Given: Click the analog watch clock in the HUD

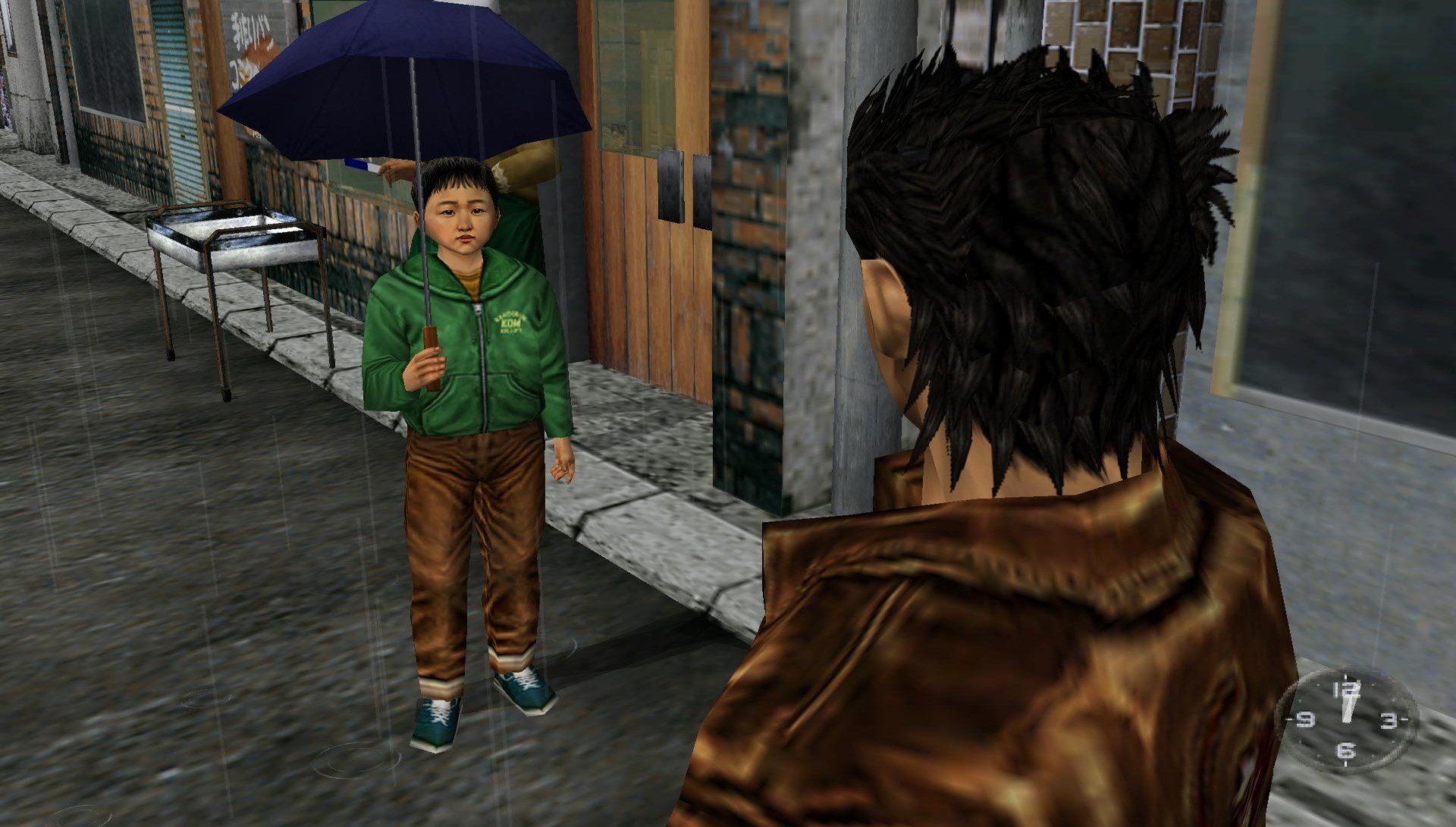Looking at the screenshot, I should [x=1346, y=720].
